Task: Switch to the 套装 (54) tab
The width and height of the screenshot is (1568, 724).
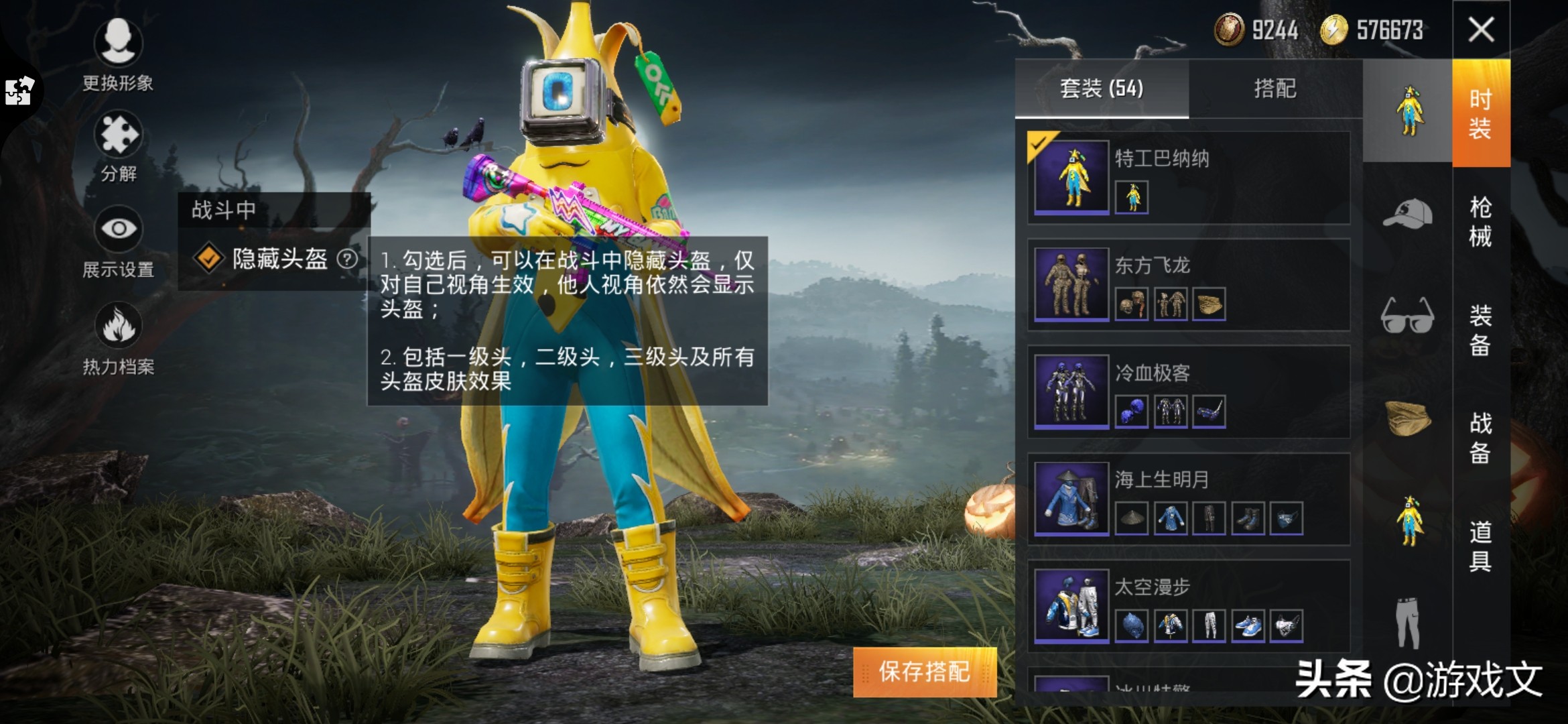Action: (x=1102, y=88)
